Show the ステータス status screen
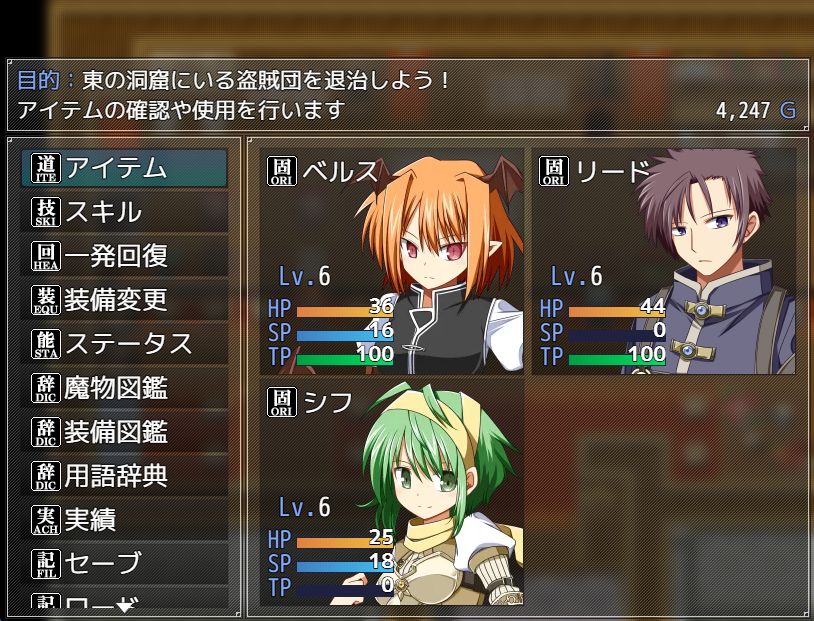Viewport: 814px width, 621px height. point(124,344)
